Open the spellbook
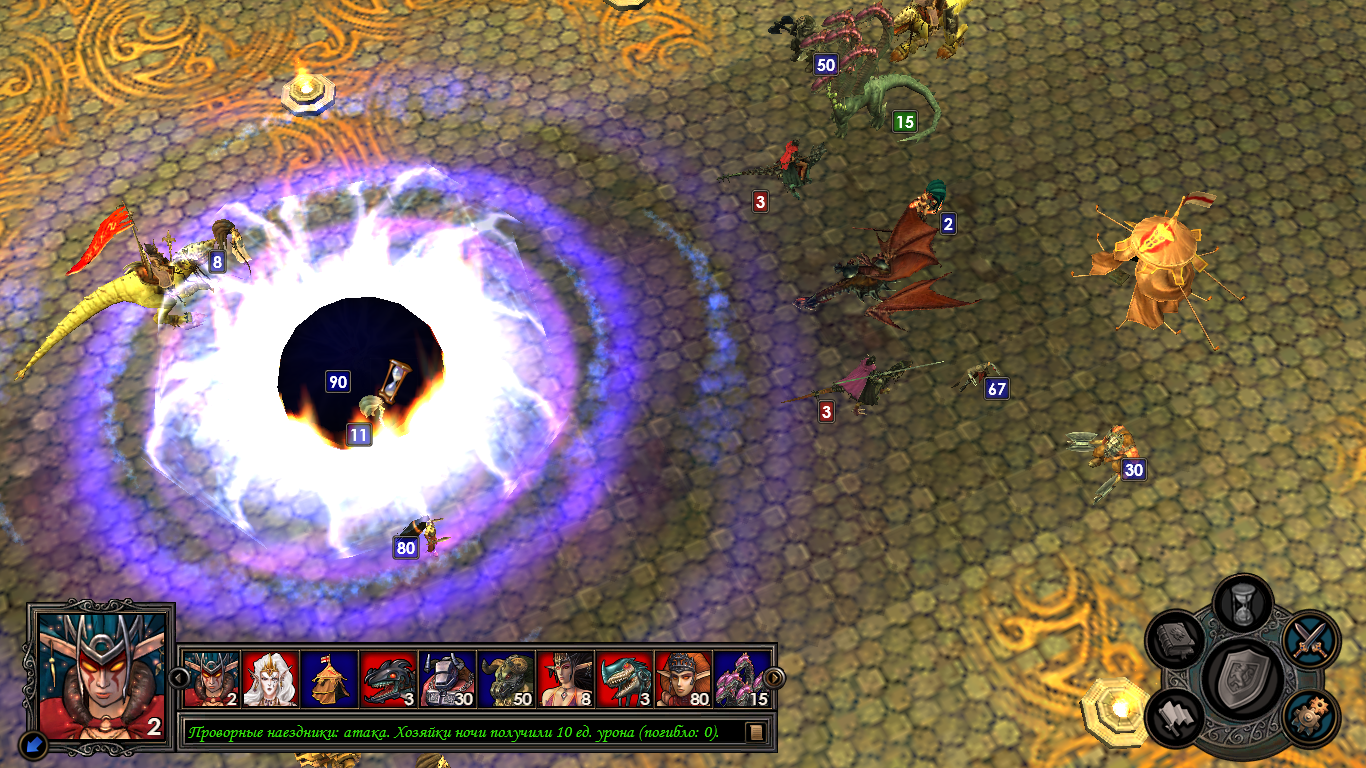The width and height of the screenshot is (1366, 768). coord(1178,642)
